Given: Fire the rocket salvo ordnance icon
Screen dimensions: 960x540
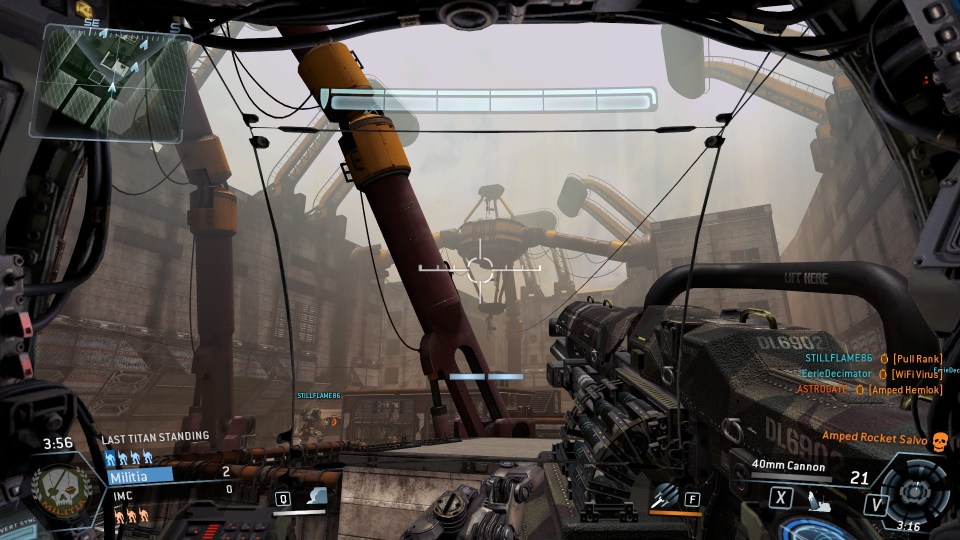Looking at the screenshot, I should click(665, 496).
